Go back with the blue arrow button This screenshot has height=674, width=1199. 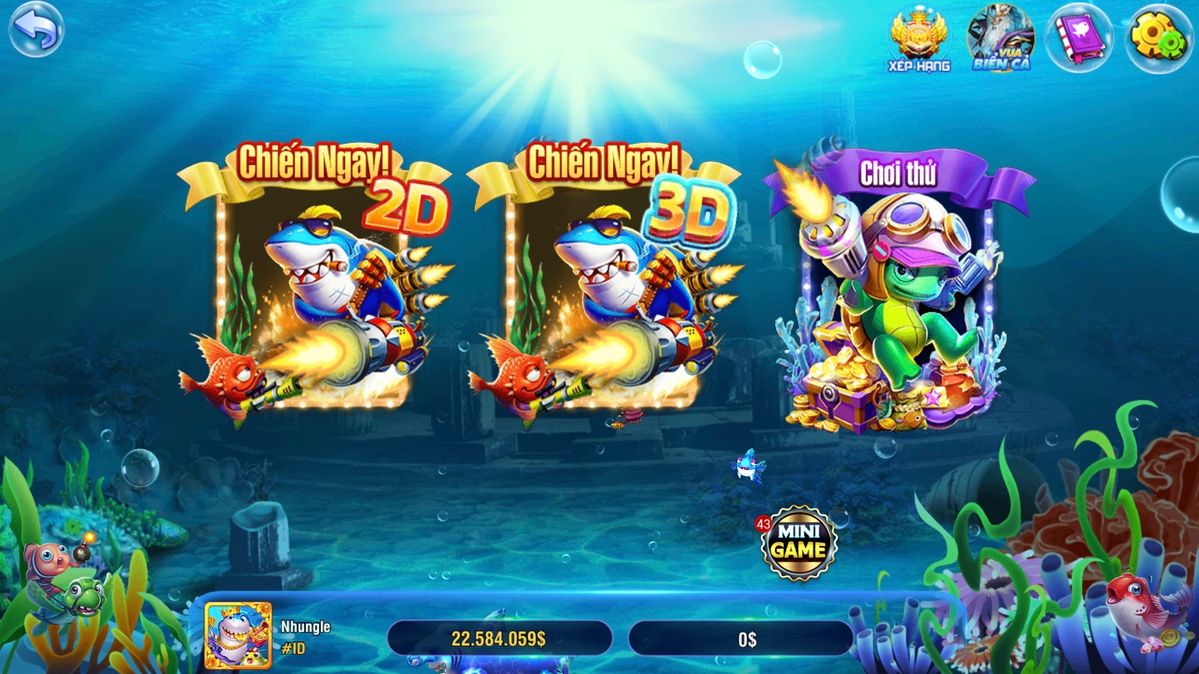point(35,29)
